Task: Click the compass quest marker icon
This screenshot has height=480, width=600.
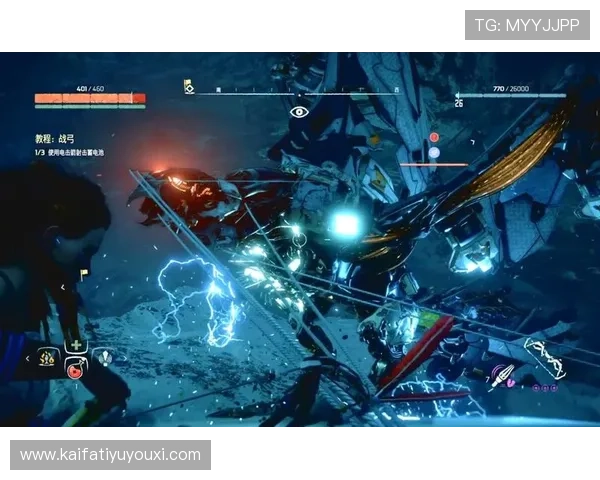Action: pyautogui.click(x=189, y=88)
